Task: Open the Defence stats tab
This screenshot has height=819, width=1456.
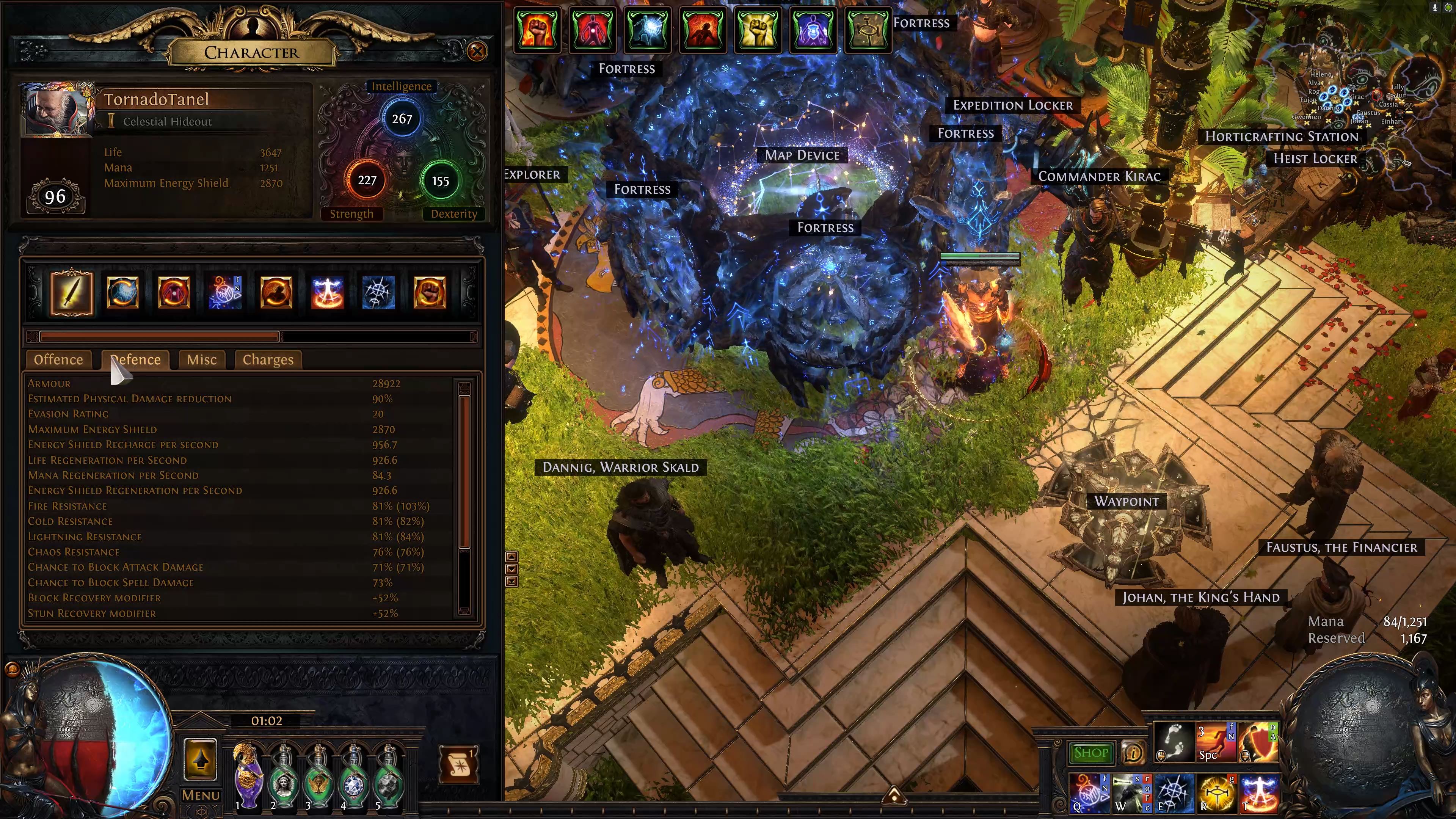Action: pos(136,360)
